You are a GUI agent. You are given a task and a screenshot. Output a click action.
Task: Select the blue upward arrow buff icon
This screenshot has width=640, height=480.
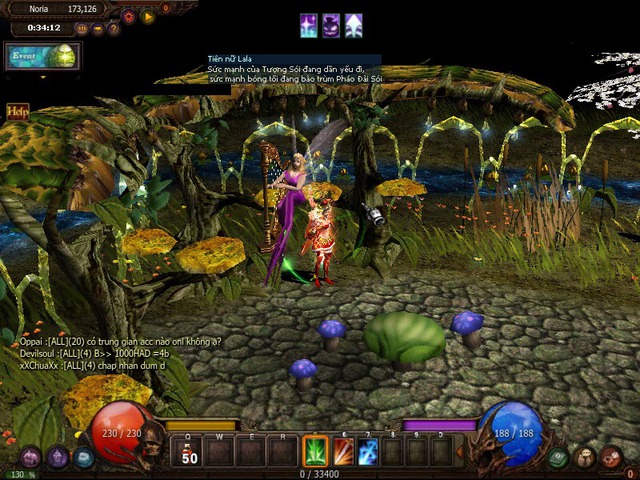[x=354, y=25]
